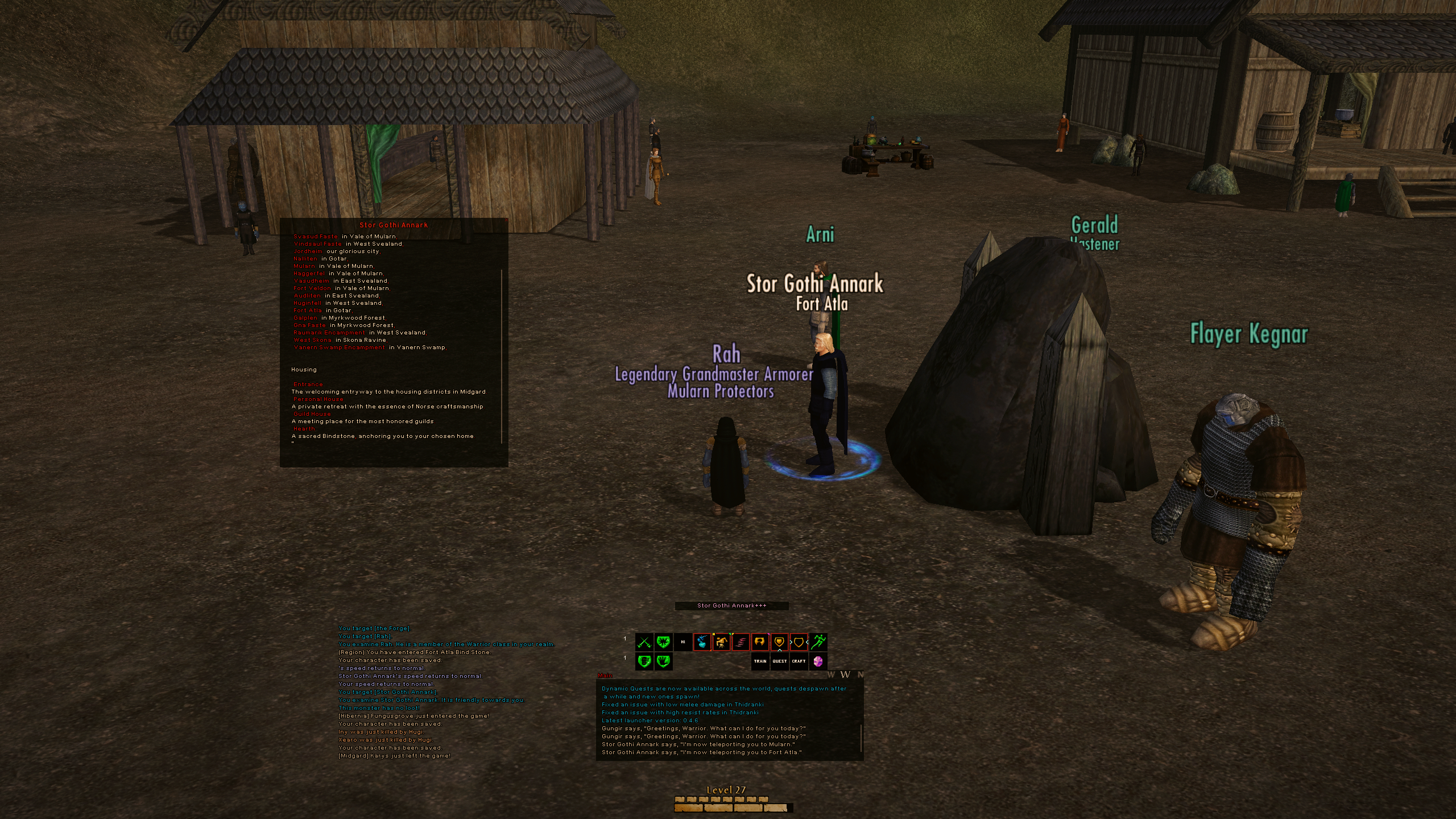
Task: Close the Stor Gothi Annark dialog window
Action: coord(504,221)
